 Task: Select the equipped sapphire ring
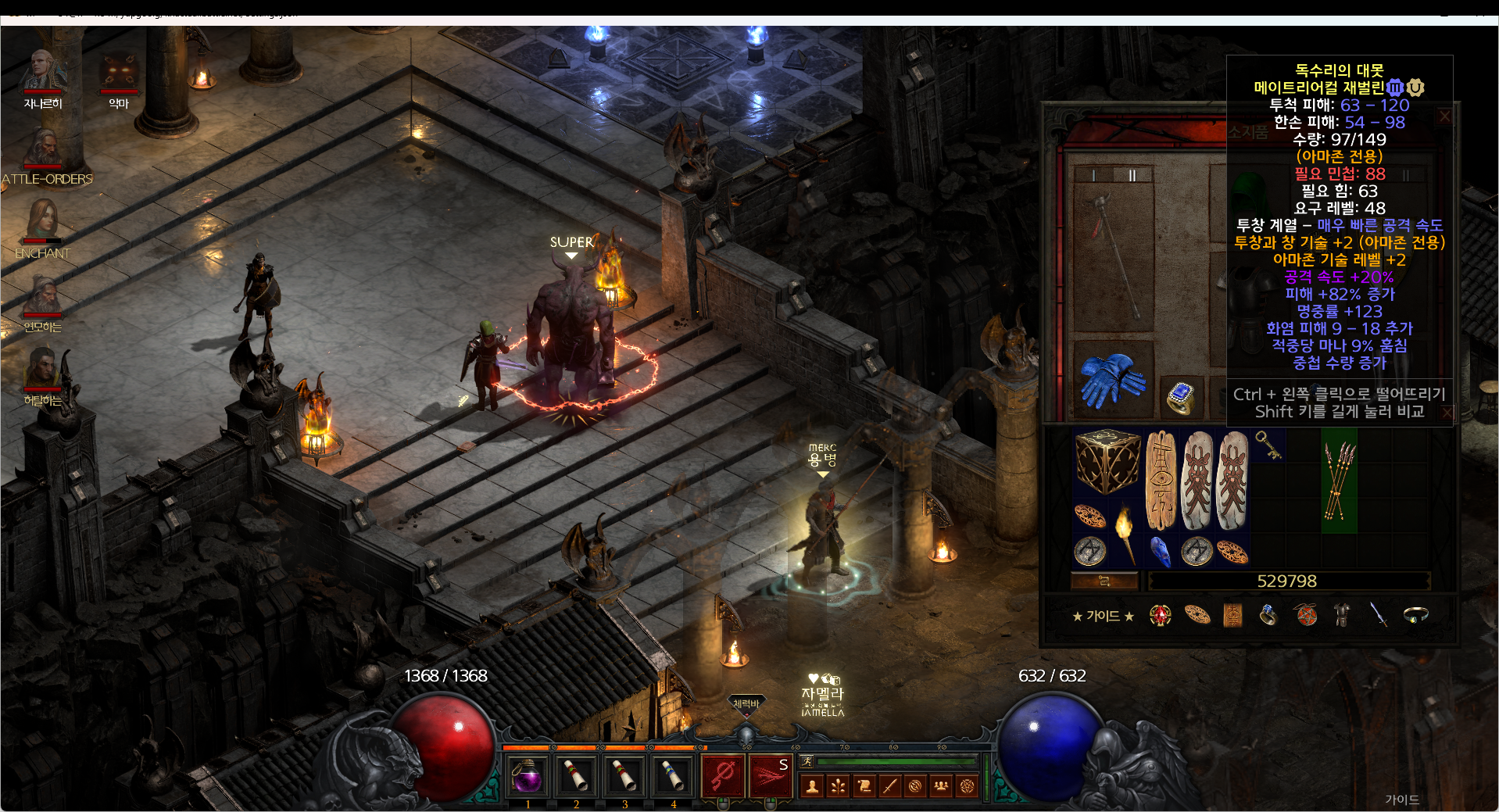click(1180, 396)
